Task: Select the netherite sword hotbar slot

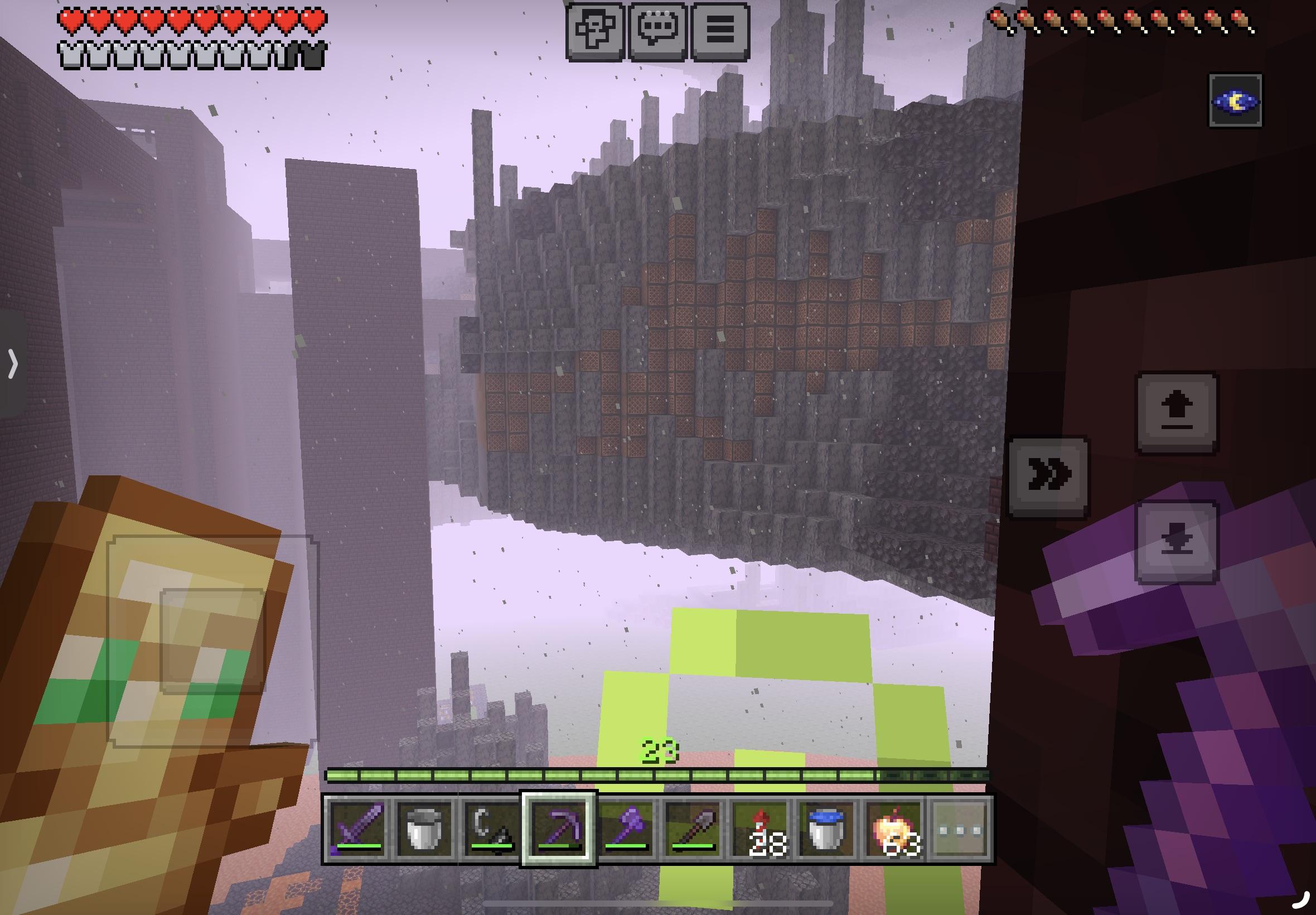Action: pyautogui.click(x=357, y=829)
